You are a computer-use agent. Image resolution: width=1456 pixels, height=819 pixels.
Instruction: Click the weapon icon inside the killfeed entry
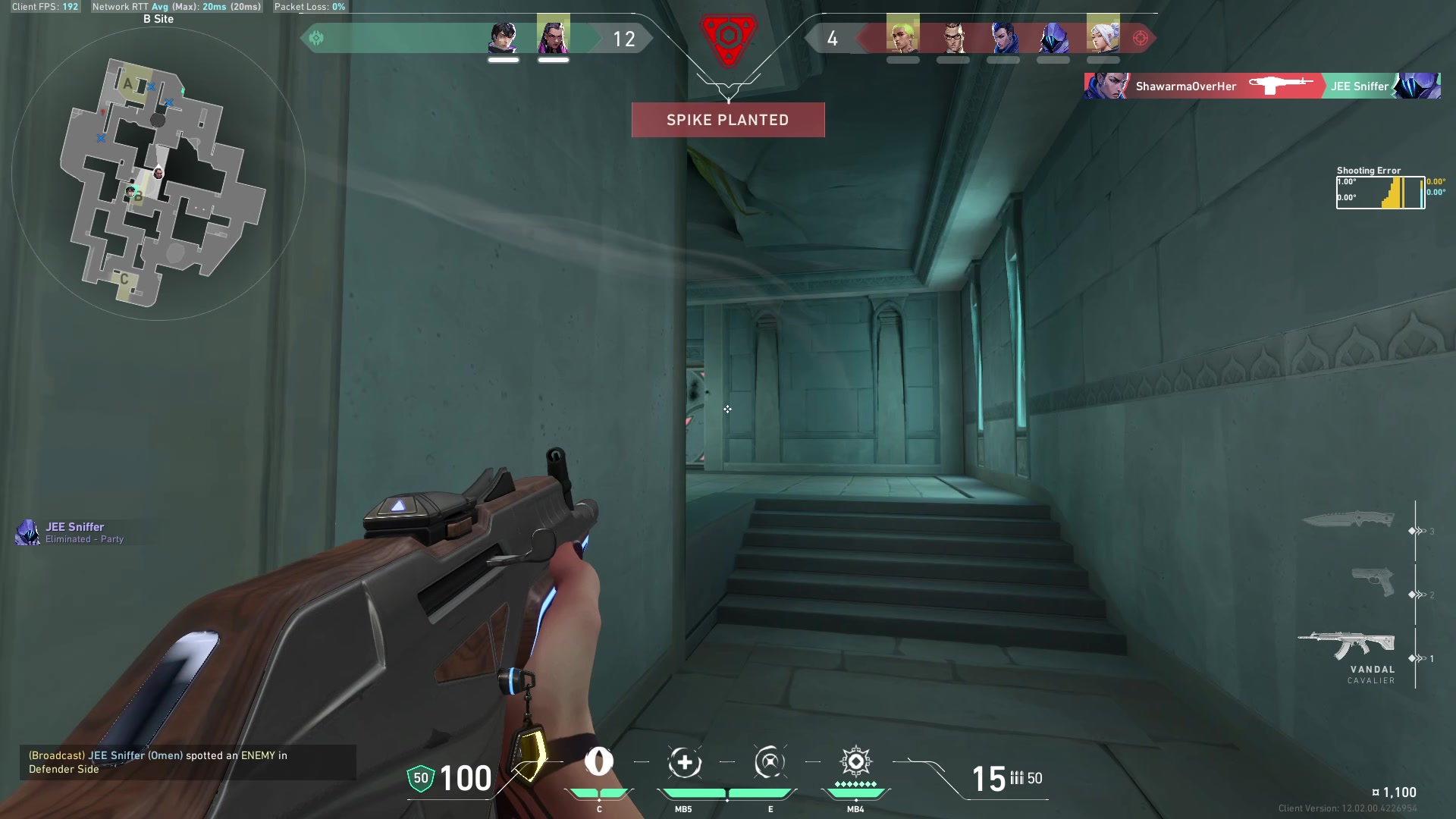tap(1282, 86)
